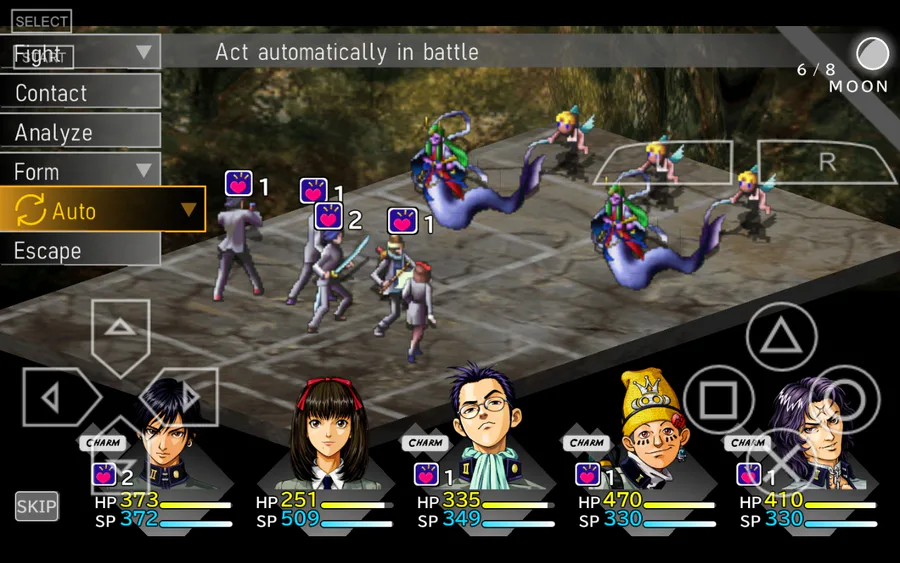Open the Analyze option

[x=80, y=132]
